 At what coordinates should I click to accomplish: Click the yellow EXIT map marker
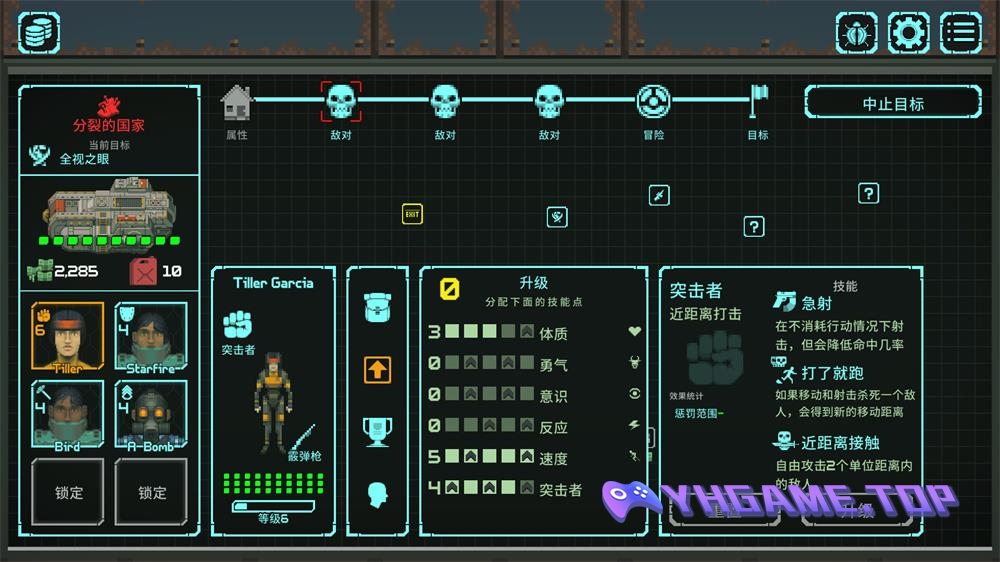pyautogui.click(x=412, y=214)
